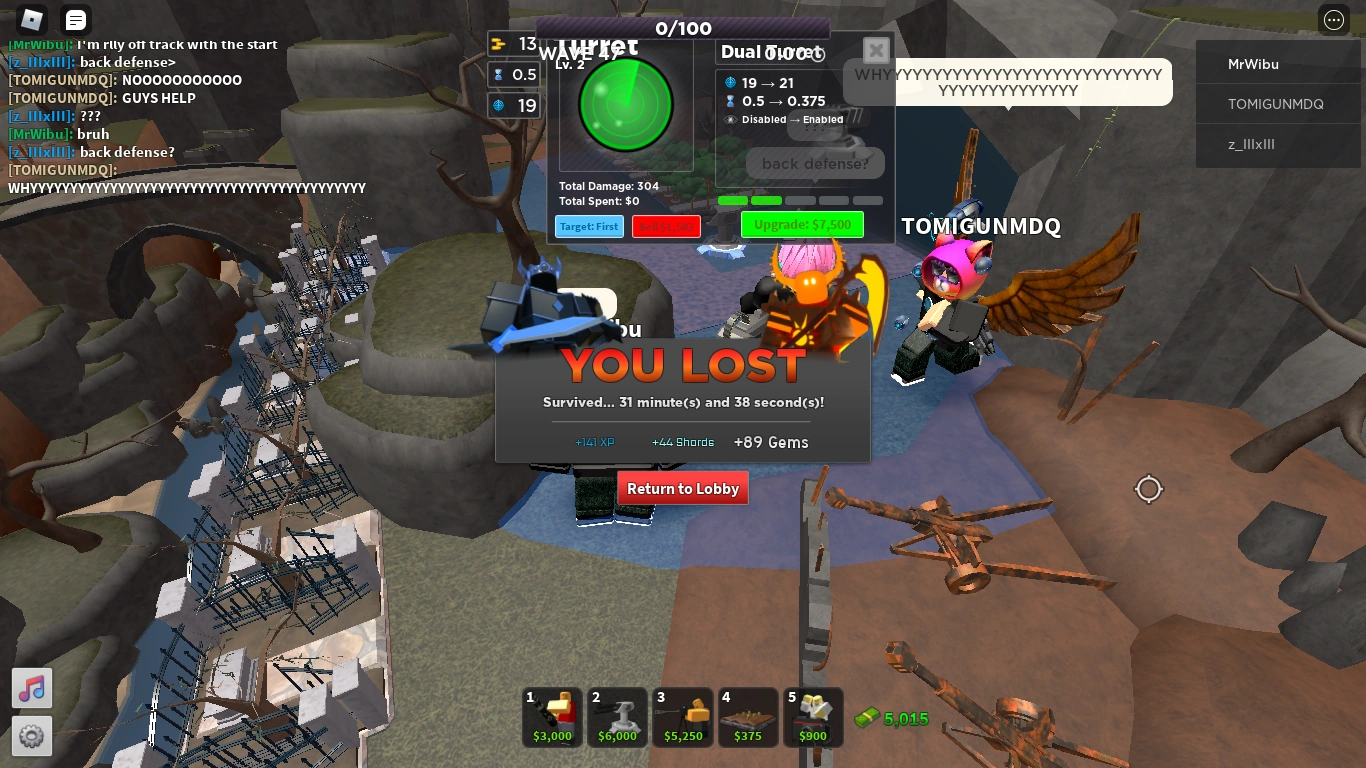The width and height of the screenshot is (1366, 768).
Task: Pick the $5,250 sniper unit in slot 3
Action: tap(682, 716)
